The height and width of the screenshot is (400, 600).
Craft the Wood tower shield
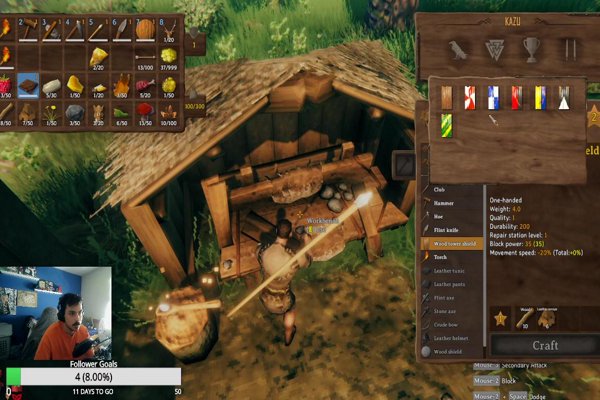click(x=545, y=345)
